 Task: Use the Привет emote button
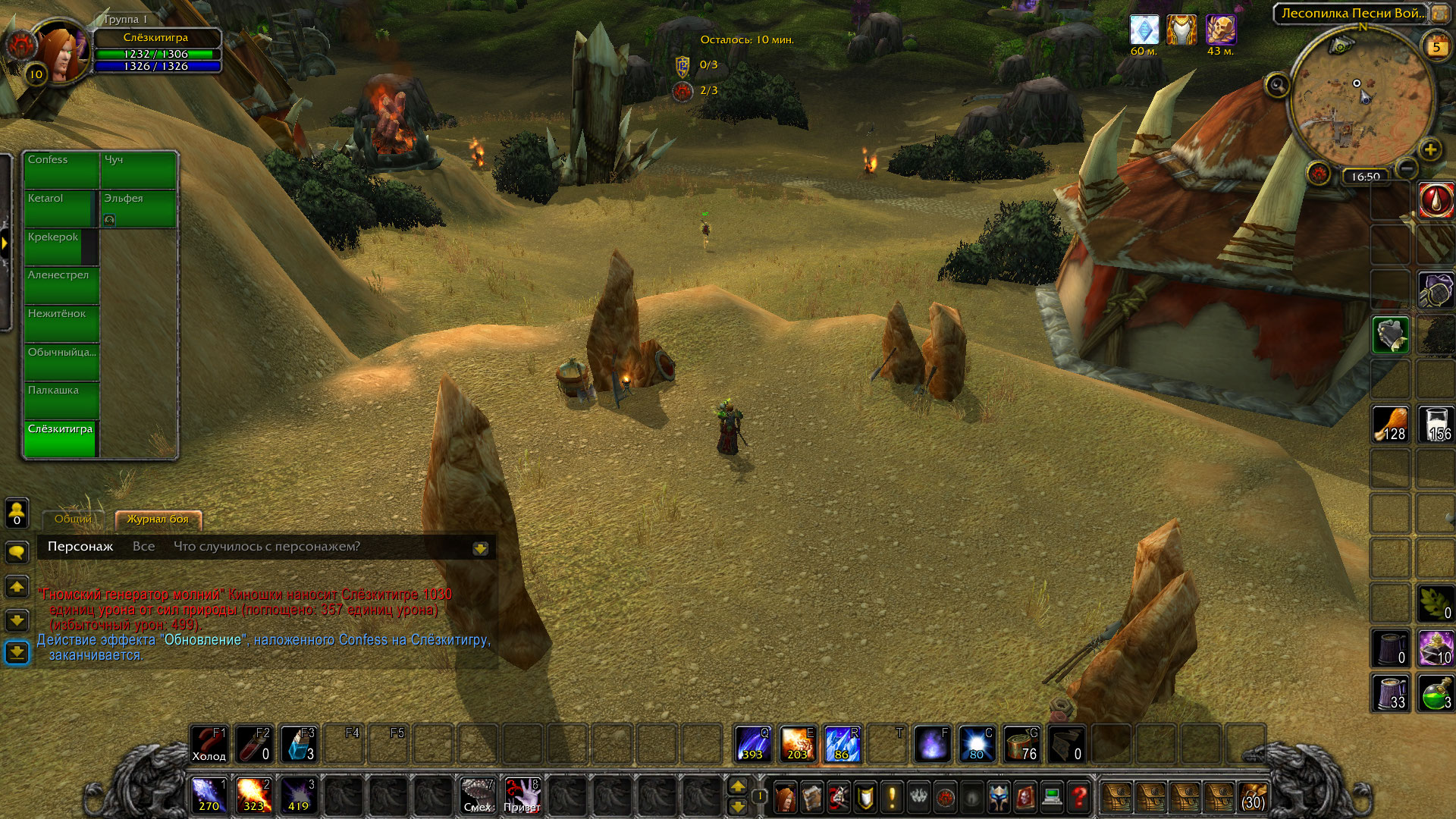click(522, 796)
